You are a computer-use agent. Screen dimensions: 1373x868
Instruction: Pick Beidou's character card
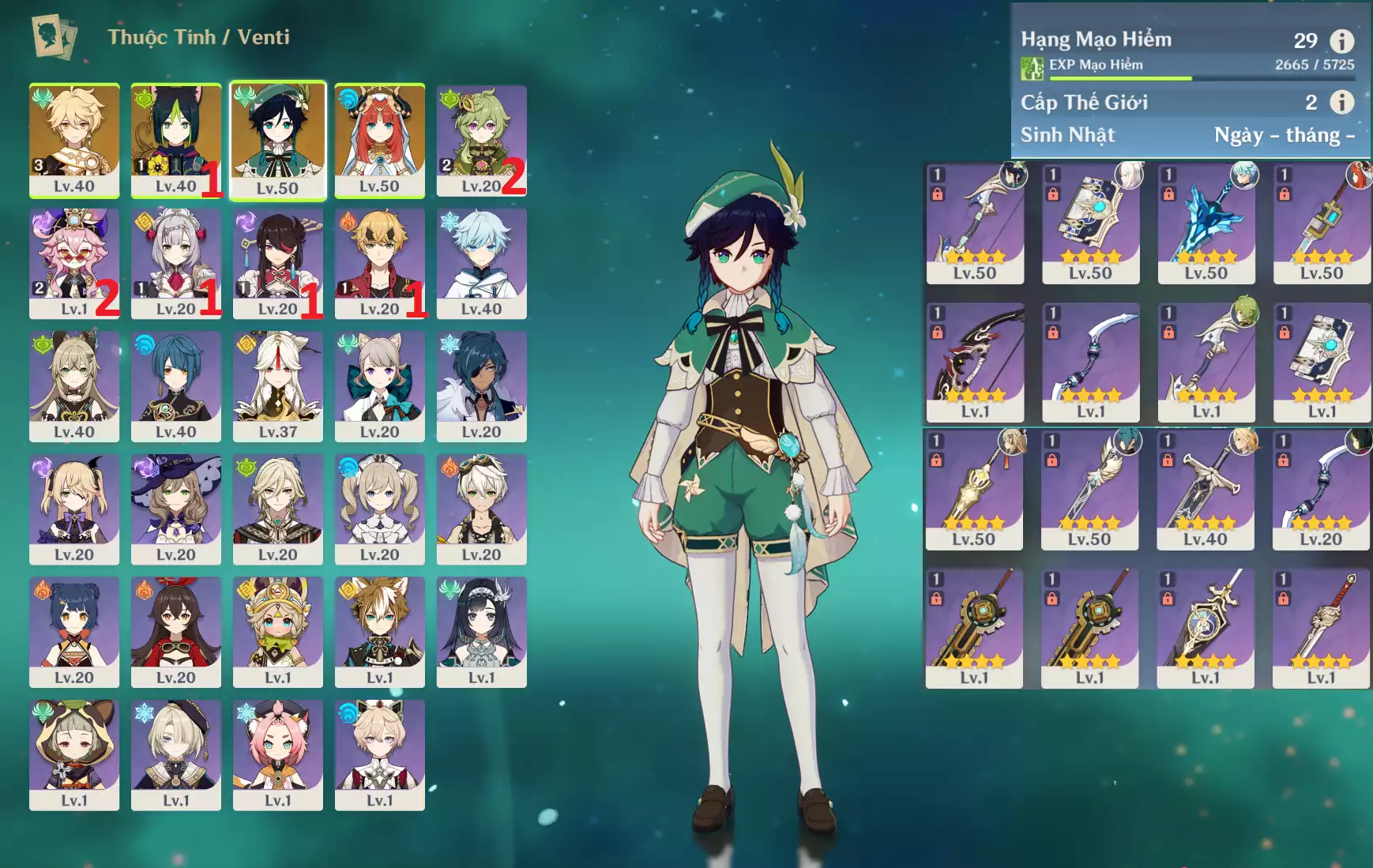pos(277,263)
